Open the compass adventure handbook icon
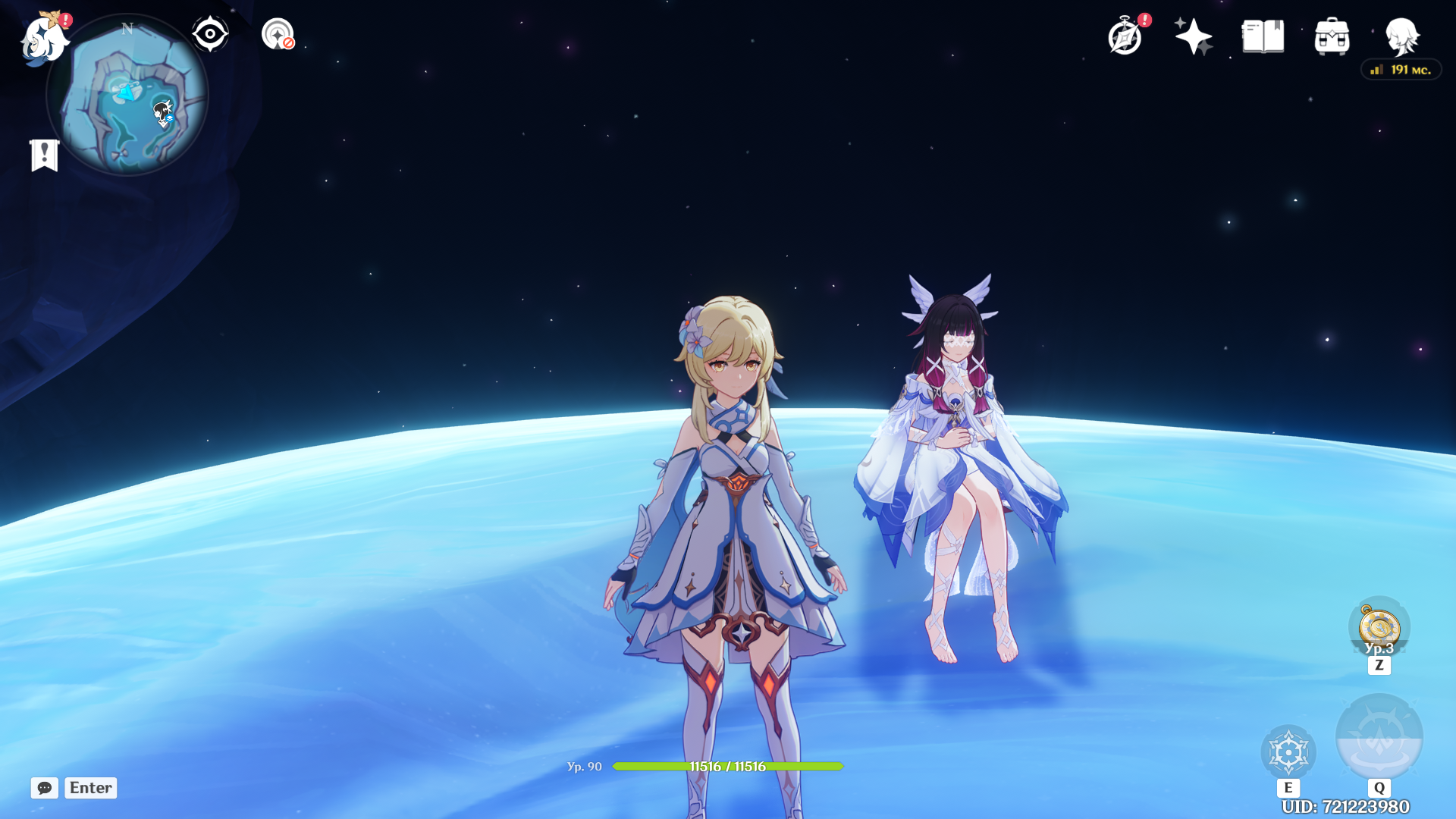Screen dimensions: 1456x819 click(x=1125, y=36)
